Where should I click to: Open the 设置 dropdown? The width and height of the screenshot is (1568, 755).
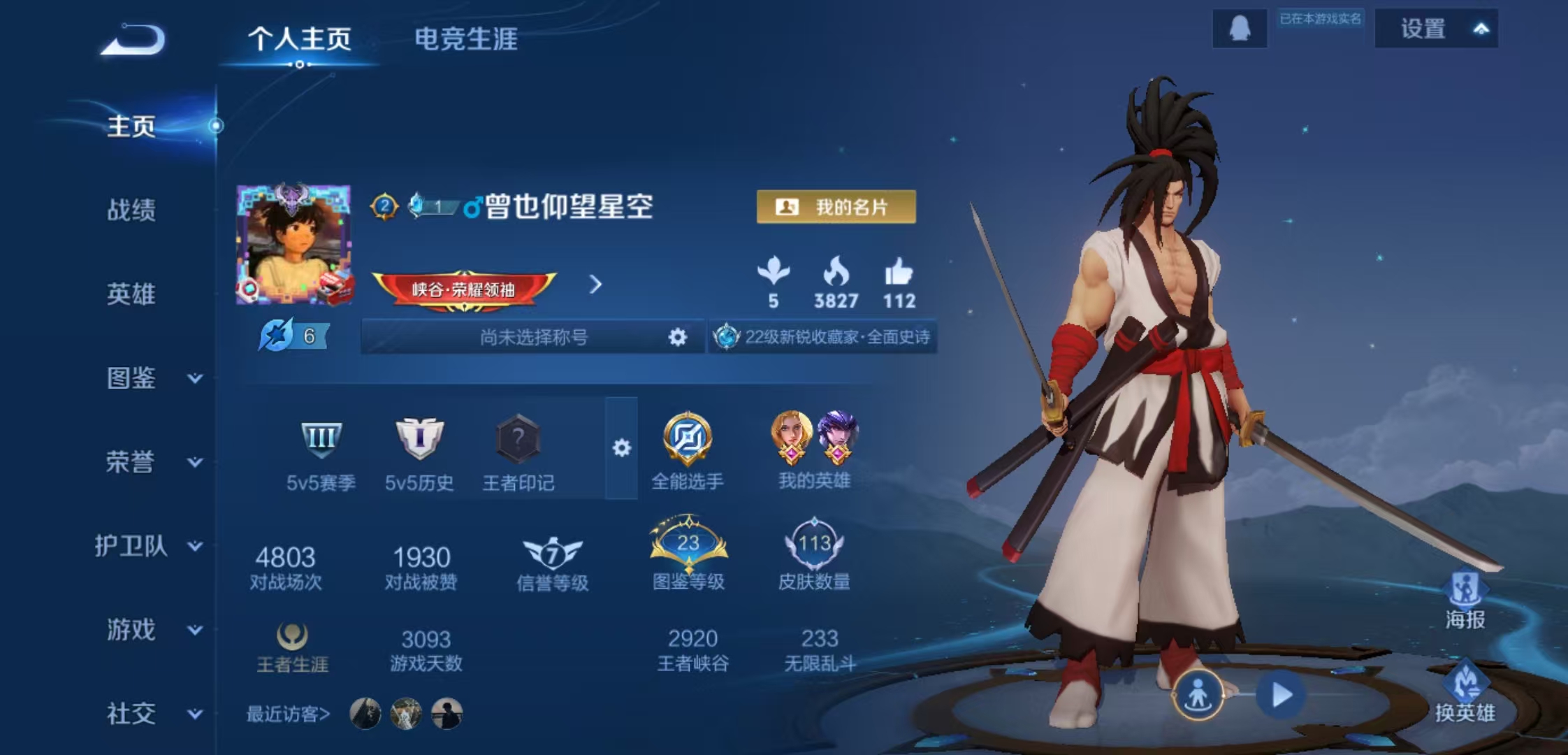[x=1436, y=29]
